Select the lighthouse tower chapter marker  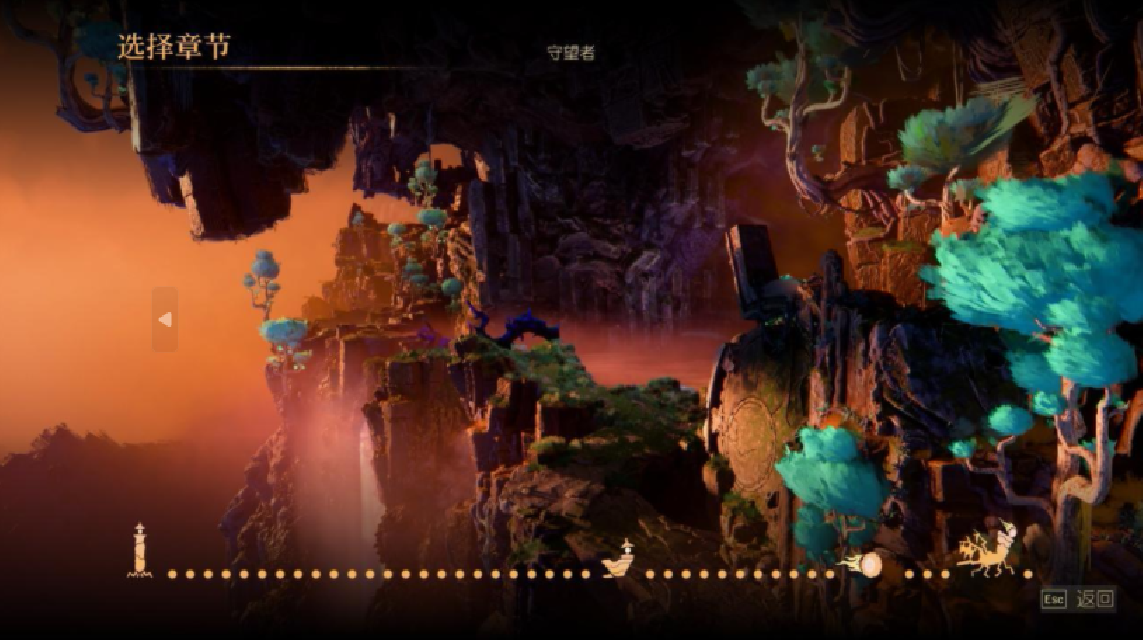[x=140, y=551]
